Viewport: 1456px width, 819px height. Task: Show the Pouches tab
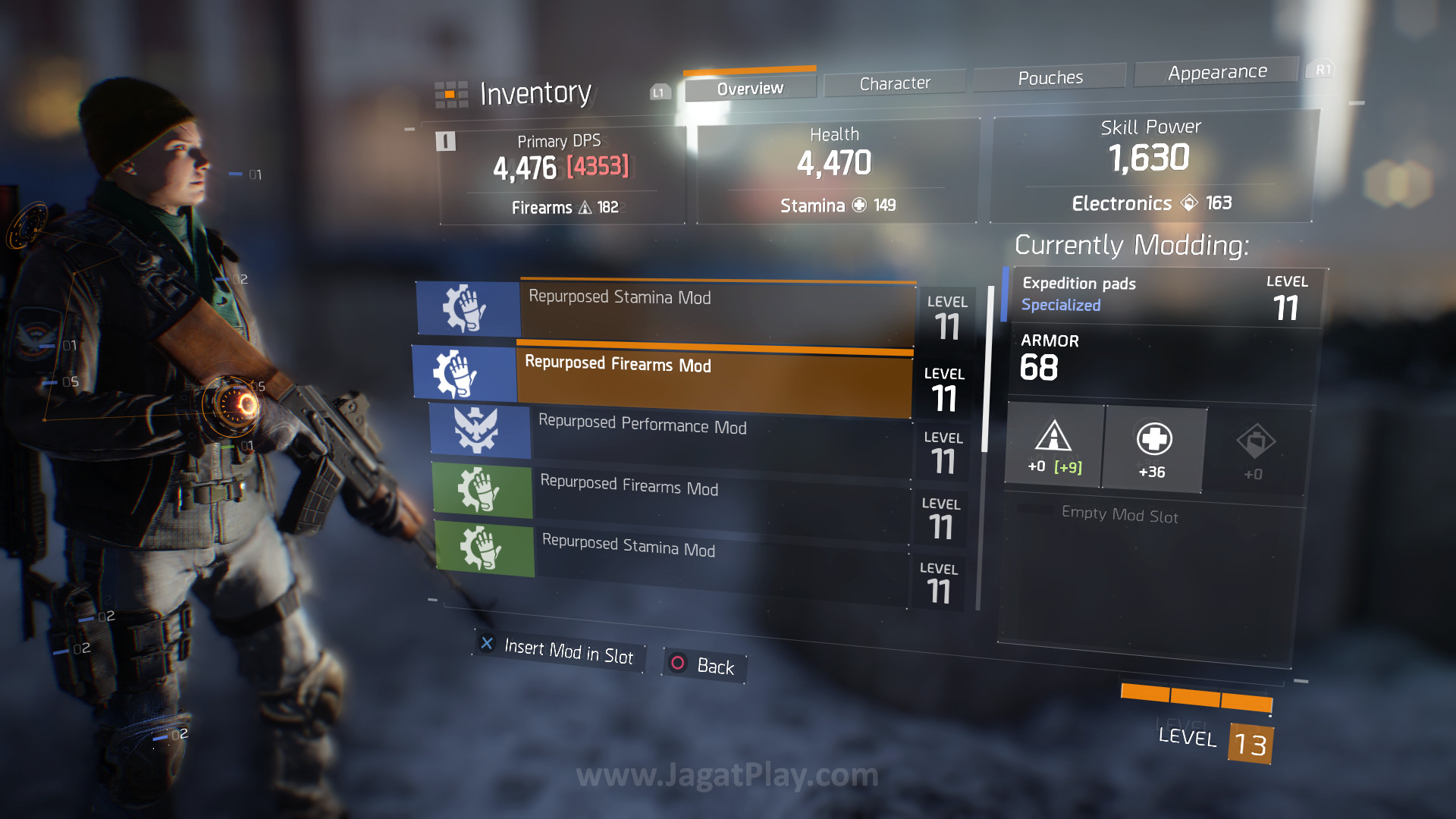point(1050,78)
